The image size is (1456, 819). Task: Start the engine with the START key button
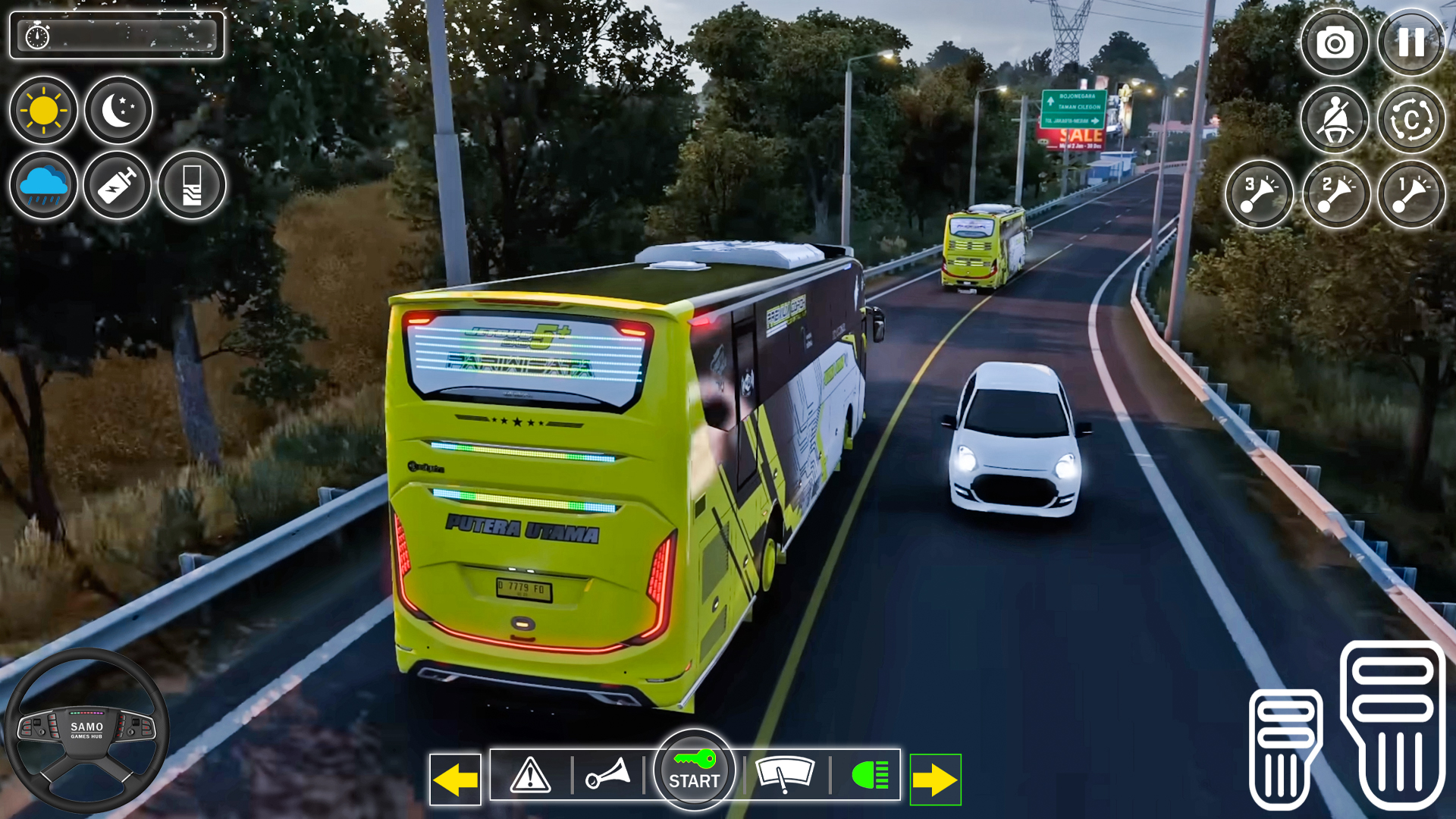coord(694,771)
